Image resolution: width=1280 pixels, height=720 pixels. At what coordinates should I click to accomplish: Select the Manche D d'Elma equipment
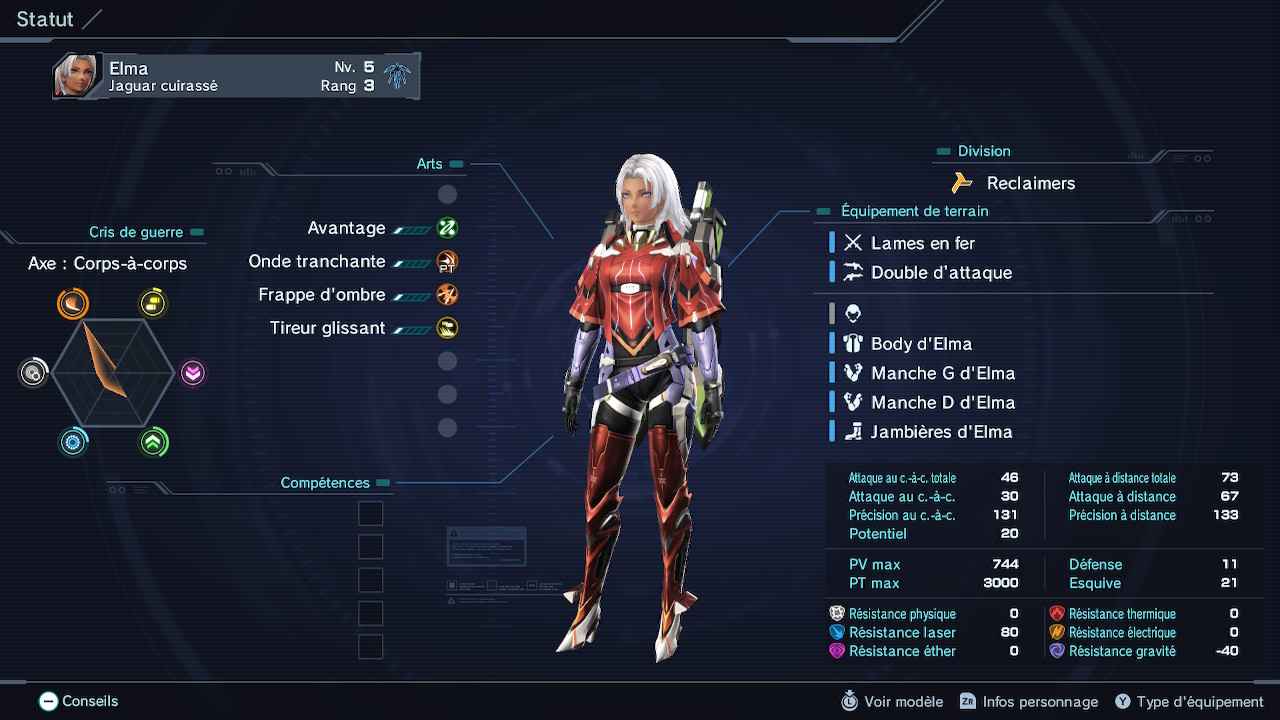942,402
